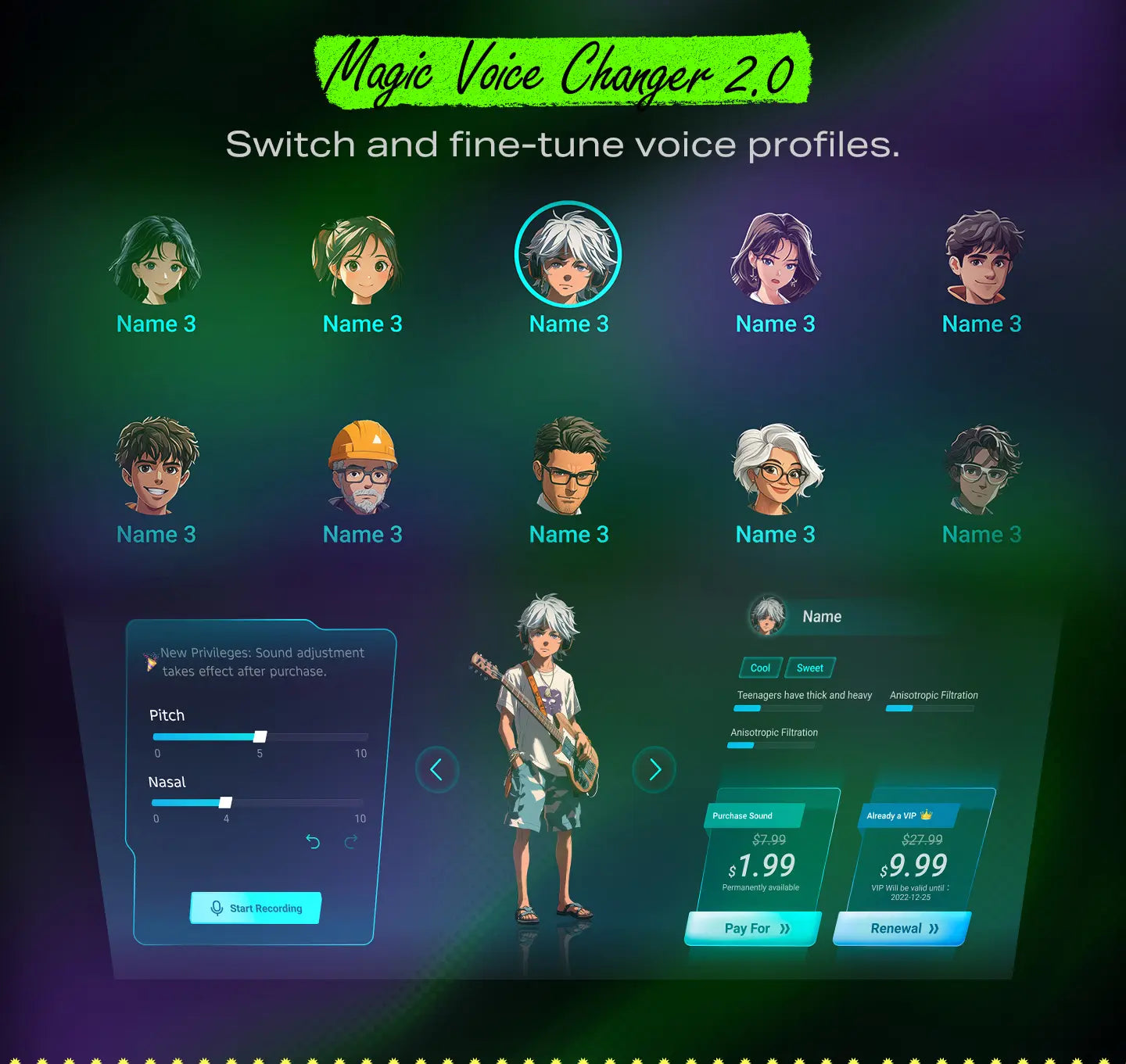Redo the sound adjustment

pos(351,841)
